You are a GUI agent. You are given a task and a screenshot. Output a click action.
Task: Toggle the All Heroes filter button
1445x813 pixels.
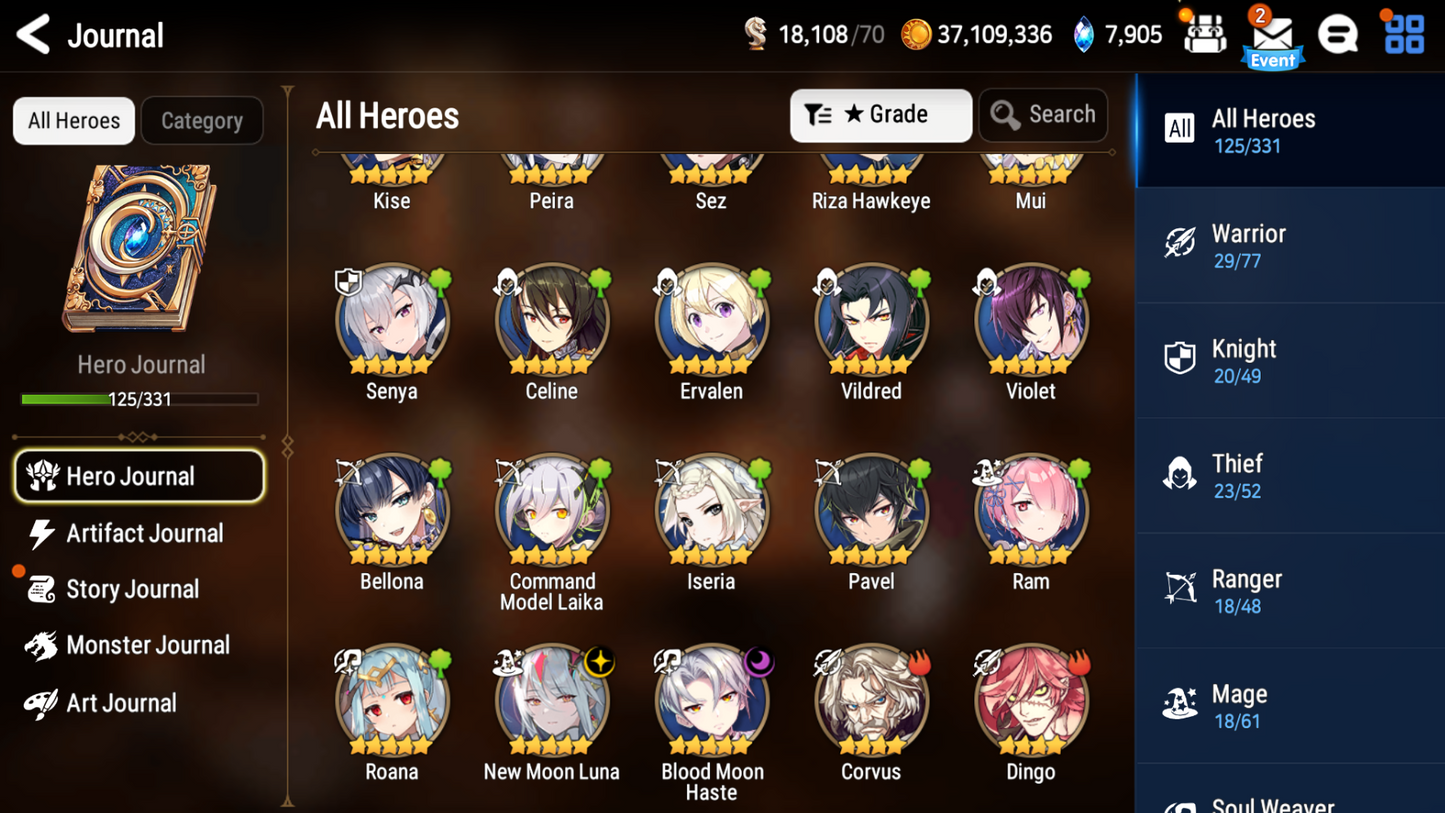click(73, 120)
